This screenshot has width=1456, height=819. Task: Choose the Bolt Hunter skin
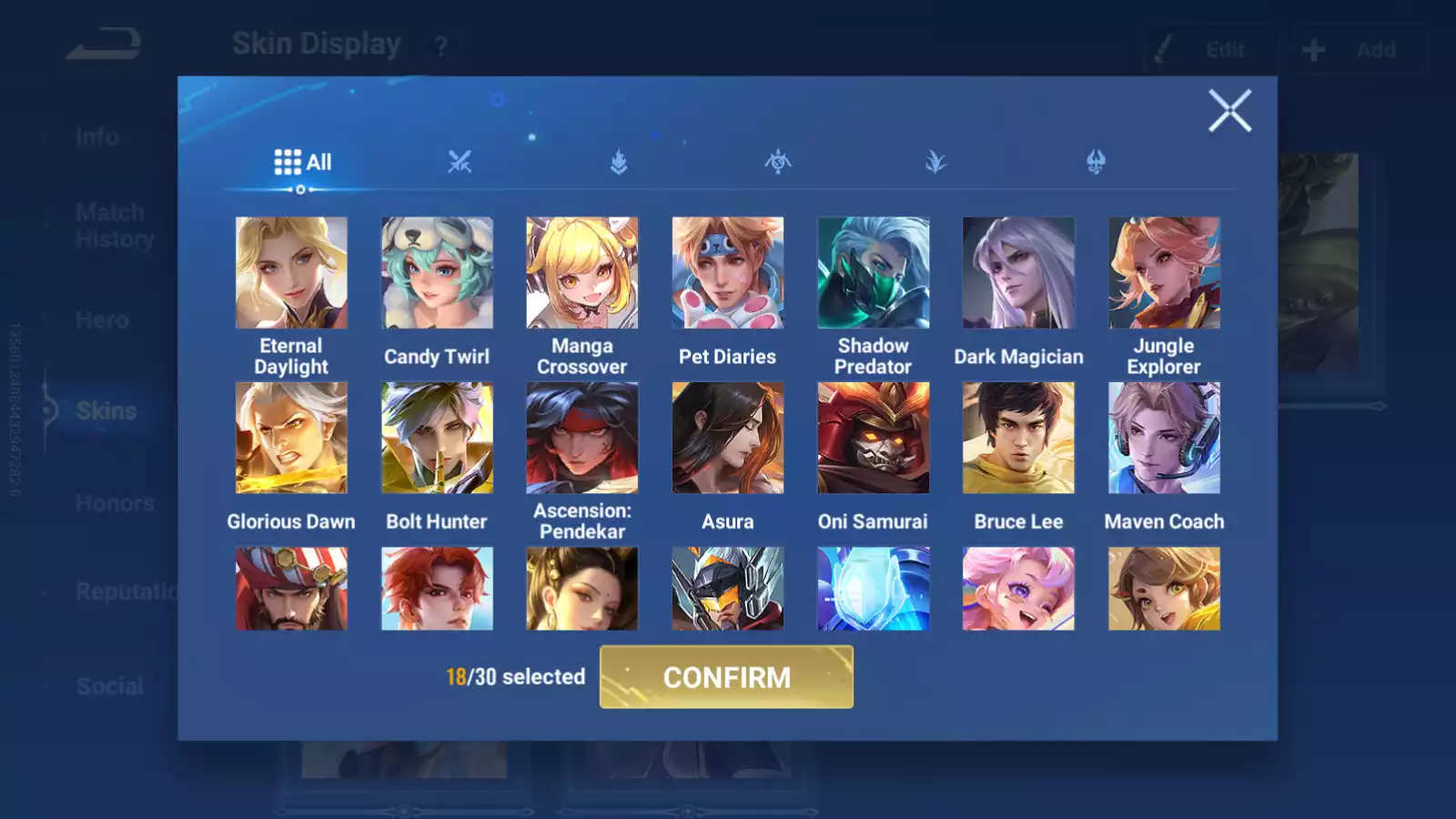(x=437, y=438)
